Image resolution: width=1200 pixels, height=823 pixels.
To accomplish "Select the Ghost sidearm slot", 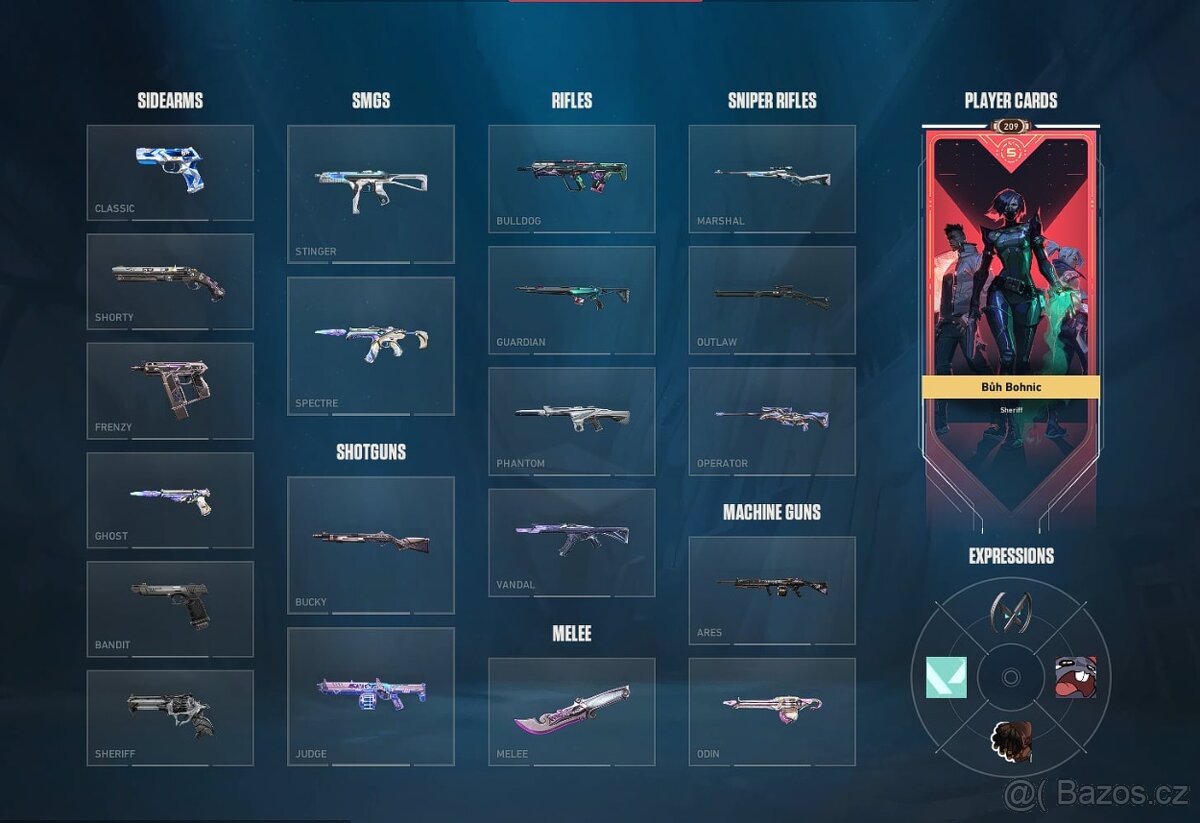I will coord(170,499).
